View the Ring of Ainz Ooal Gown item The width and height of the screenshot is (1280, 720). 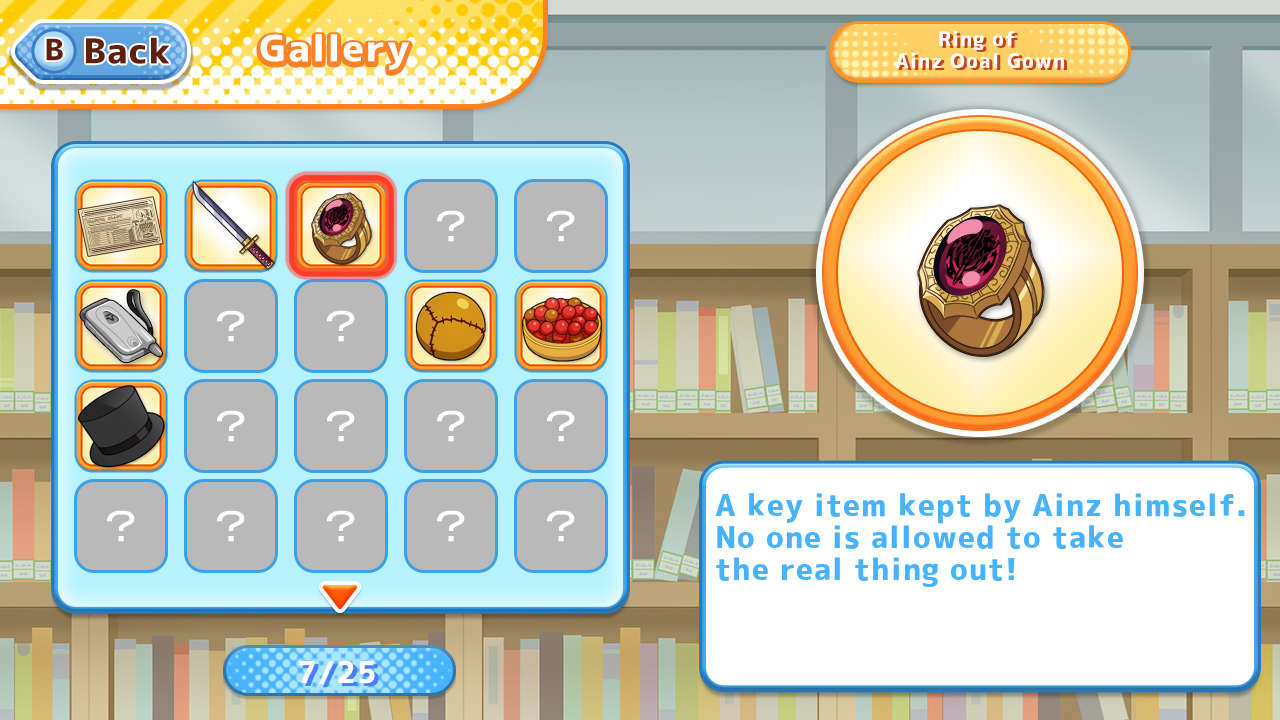click(341, 226)
